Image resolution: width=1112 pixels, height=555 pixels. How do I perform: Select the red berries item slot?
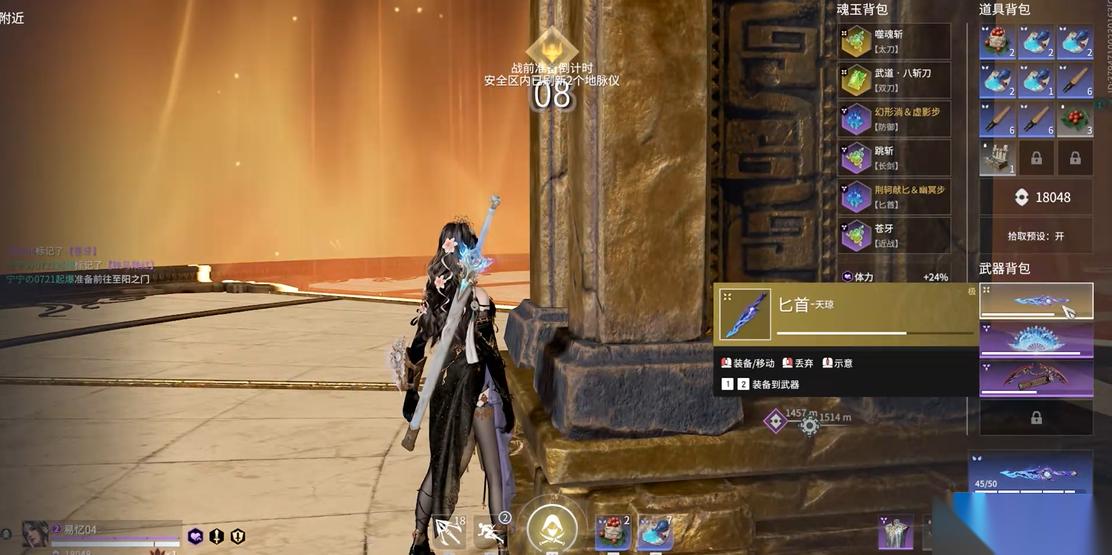click(x=1075, y=119)
